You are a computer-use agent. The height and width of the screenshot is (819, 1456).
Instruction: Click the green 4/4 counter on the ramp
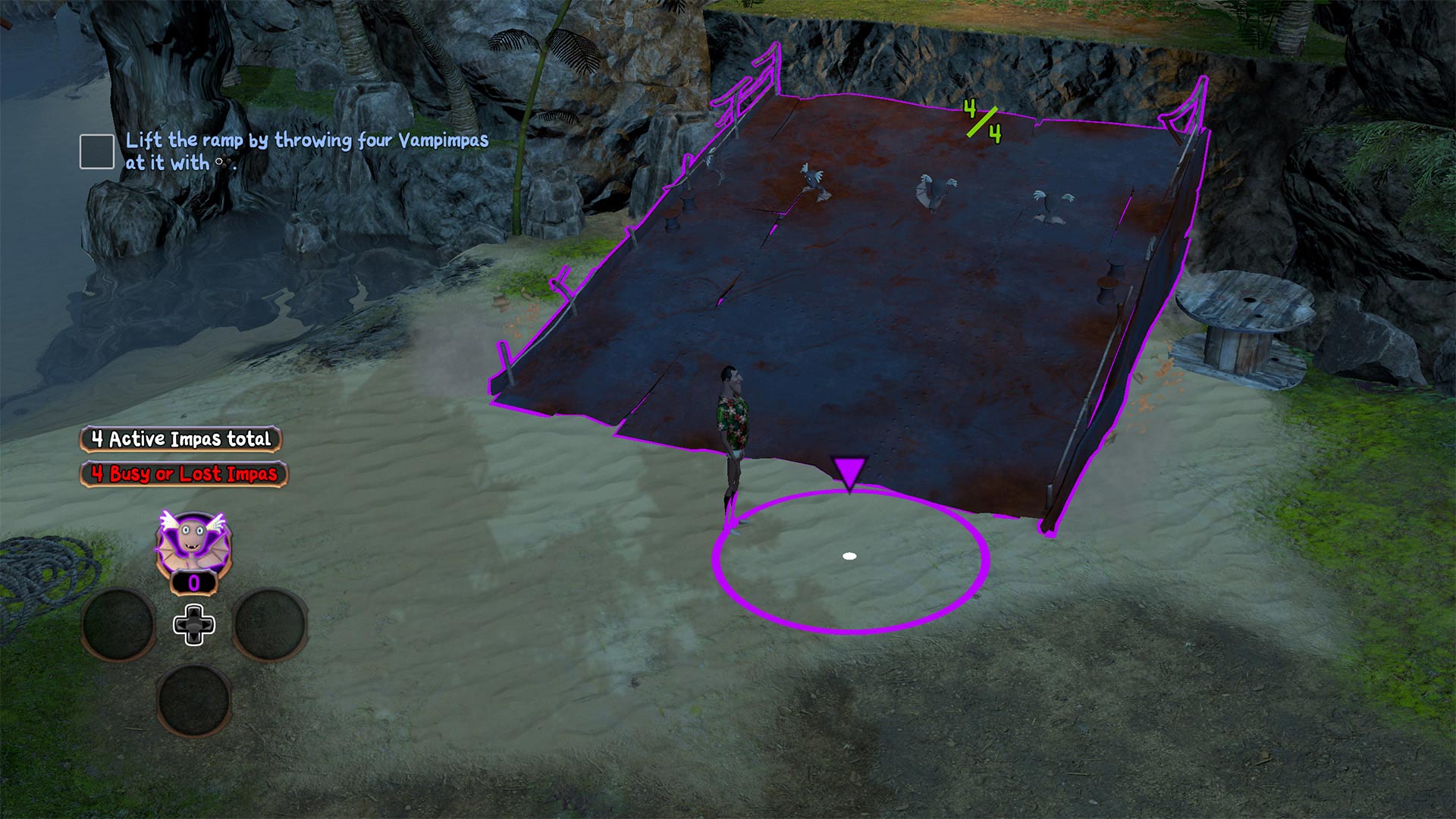(x=982, y=121)
